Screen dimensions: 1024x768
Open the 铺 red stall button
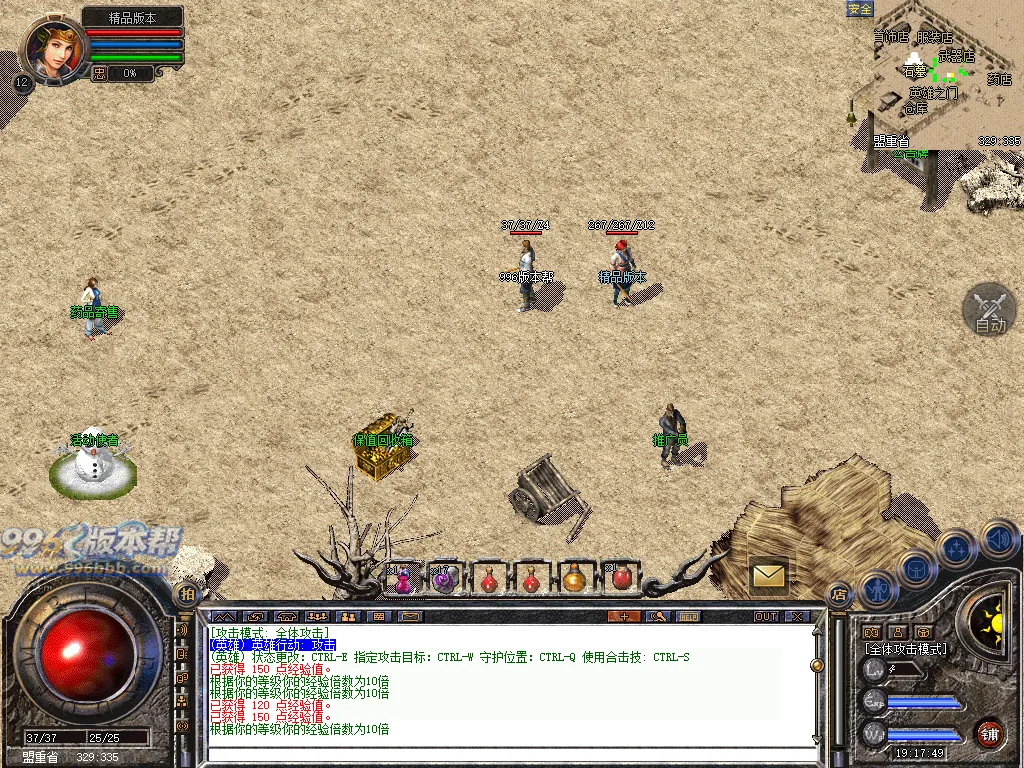[989, 732]
